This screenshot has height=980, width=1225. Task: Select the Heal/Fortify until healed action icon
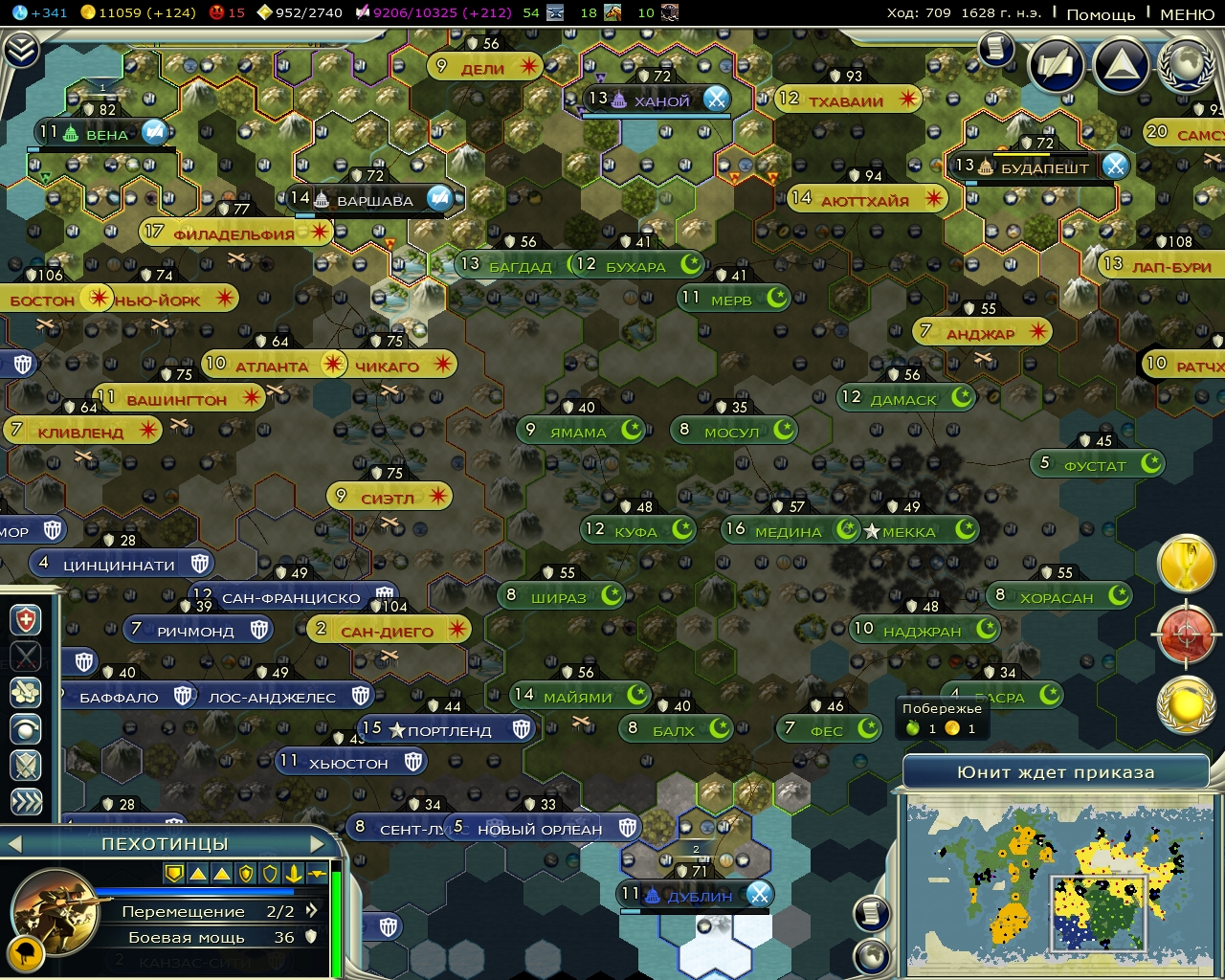[26, 618]
